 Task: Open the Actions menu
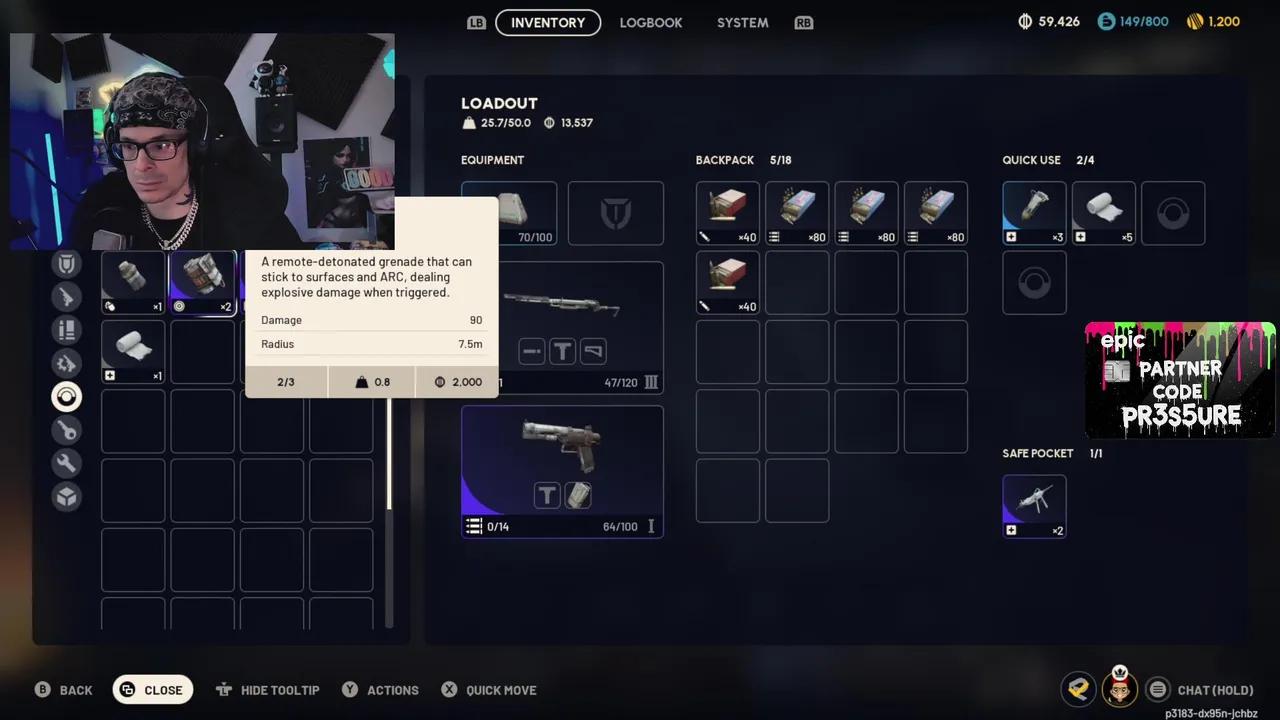(380, 689)
